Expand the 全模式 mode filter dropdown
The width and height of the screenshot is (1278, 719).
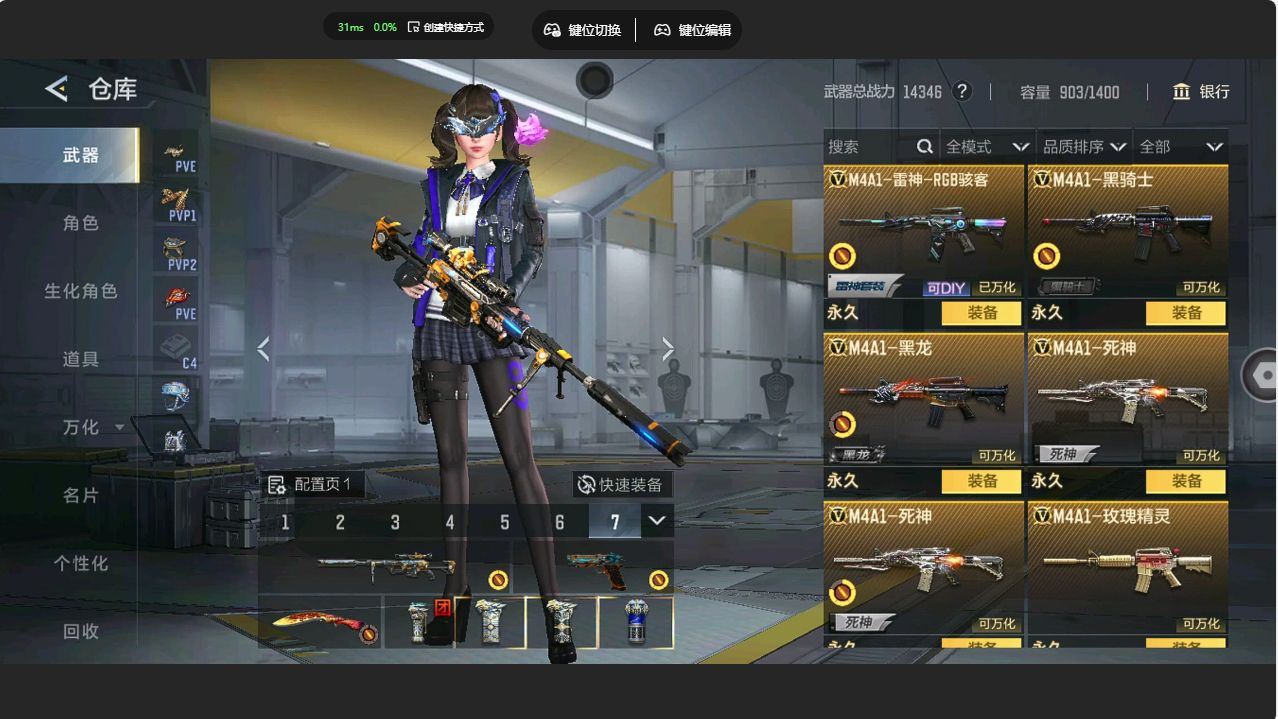pyautogui.click(x=987, y=147)
